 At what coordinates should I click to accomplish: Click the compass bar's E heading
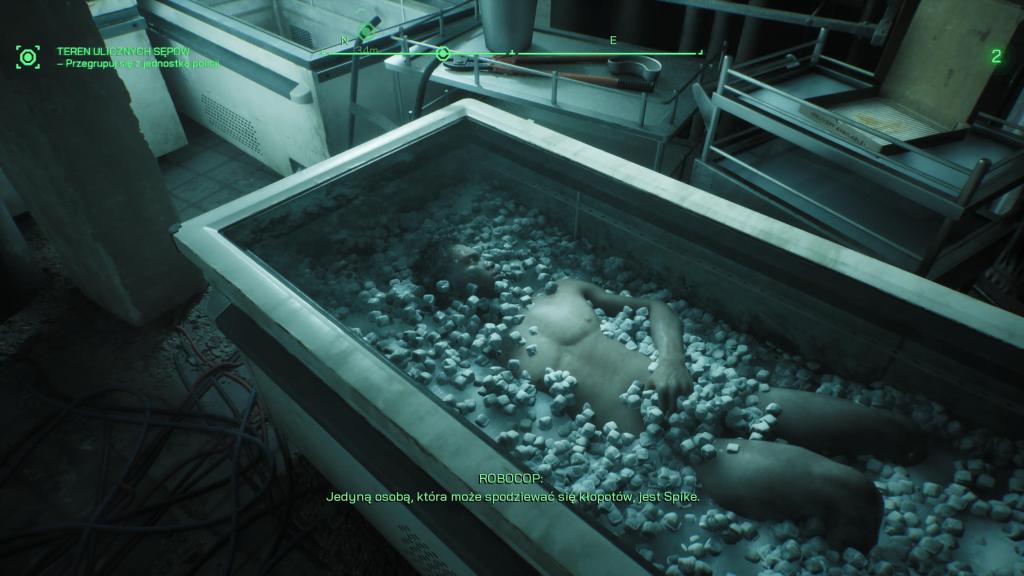613,40
